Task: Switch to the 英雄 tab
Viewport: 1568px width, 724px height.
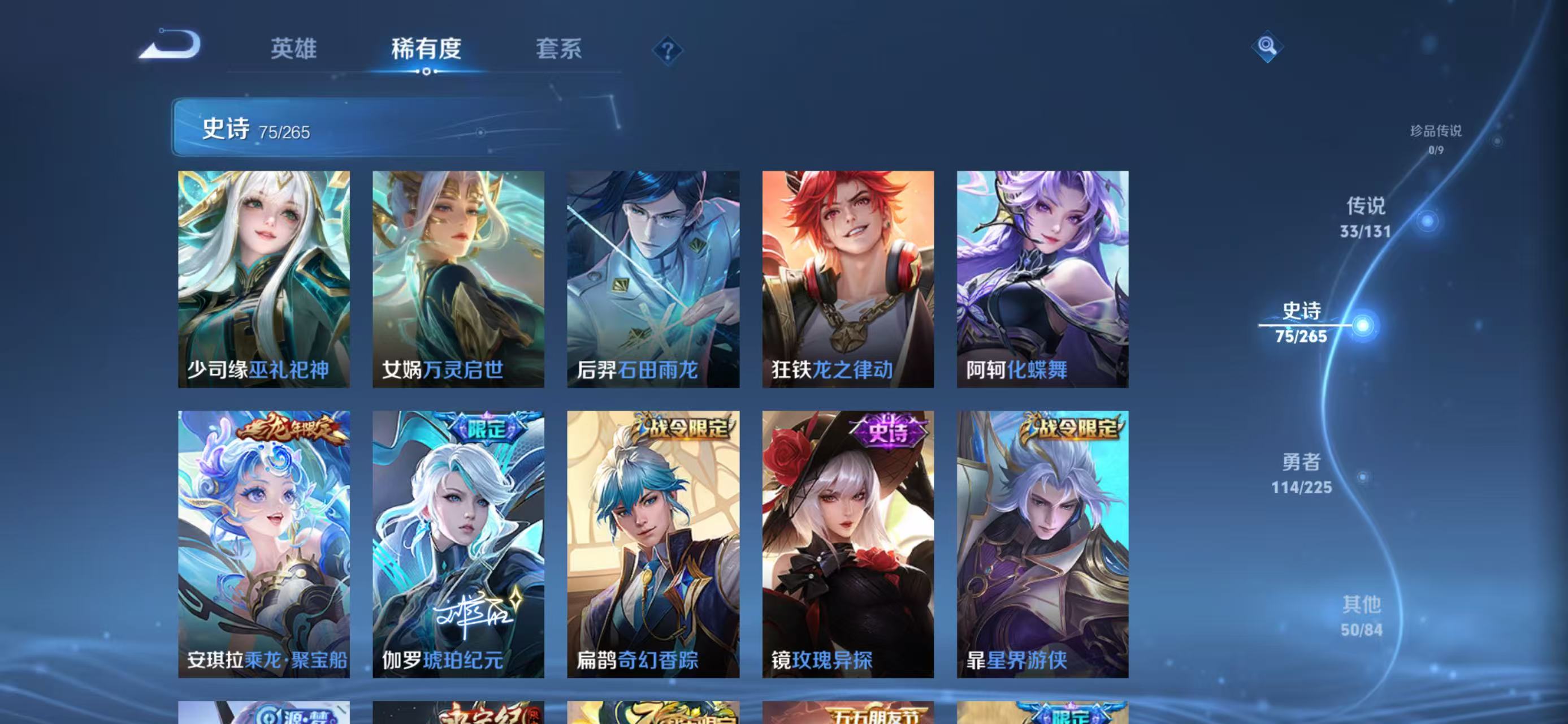Action: pos(294,50)
